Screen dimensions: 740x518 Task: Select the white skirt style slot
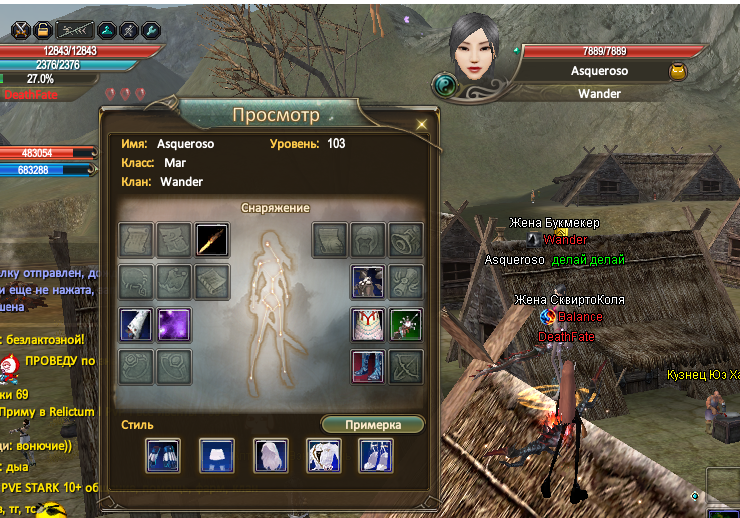click(216, 455)
